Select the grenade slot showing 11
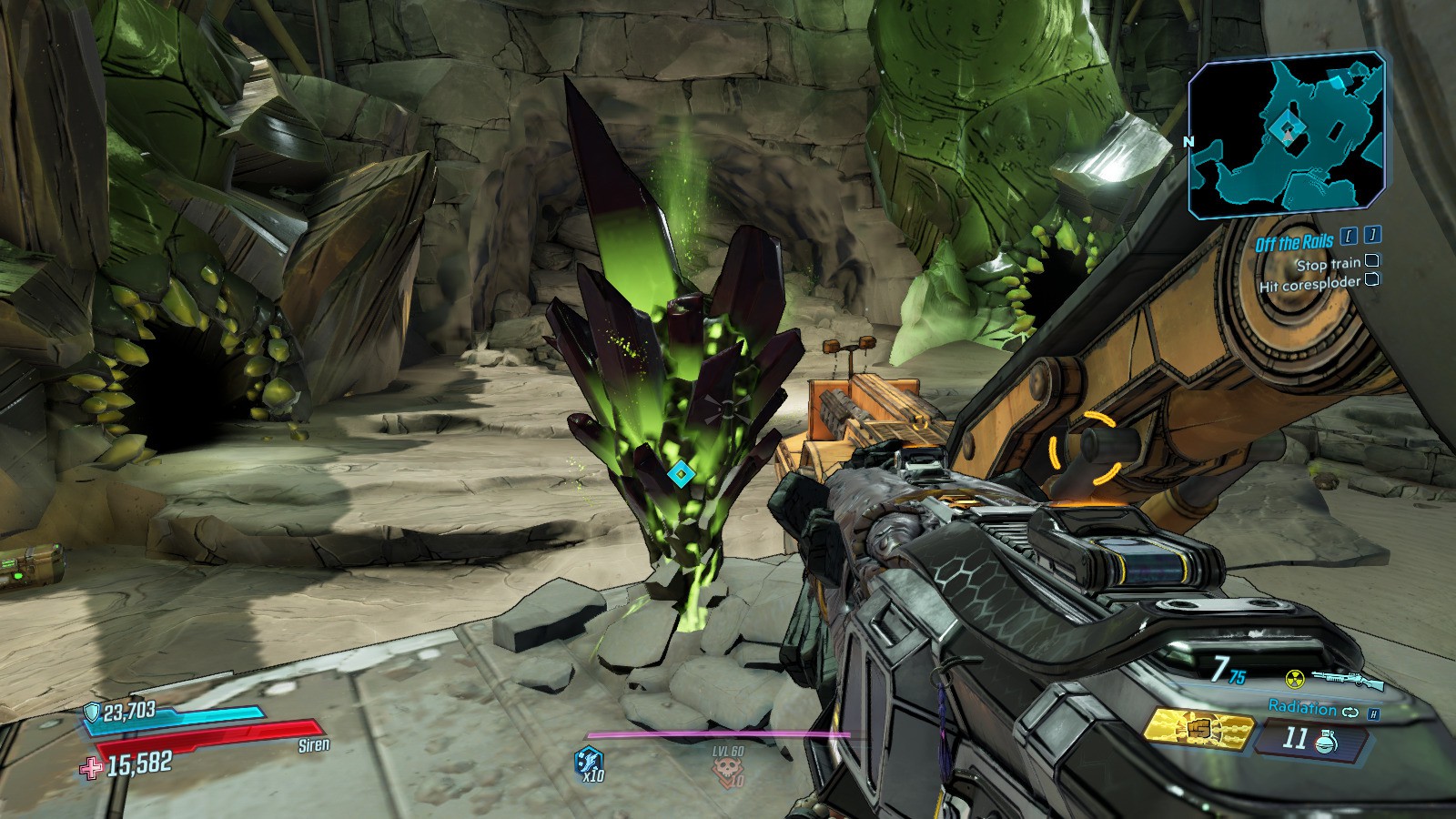The image size is (1456, 819). (1309, 738)
